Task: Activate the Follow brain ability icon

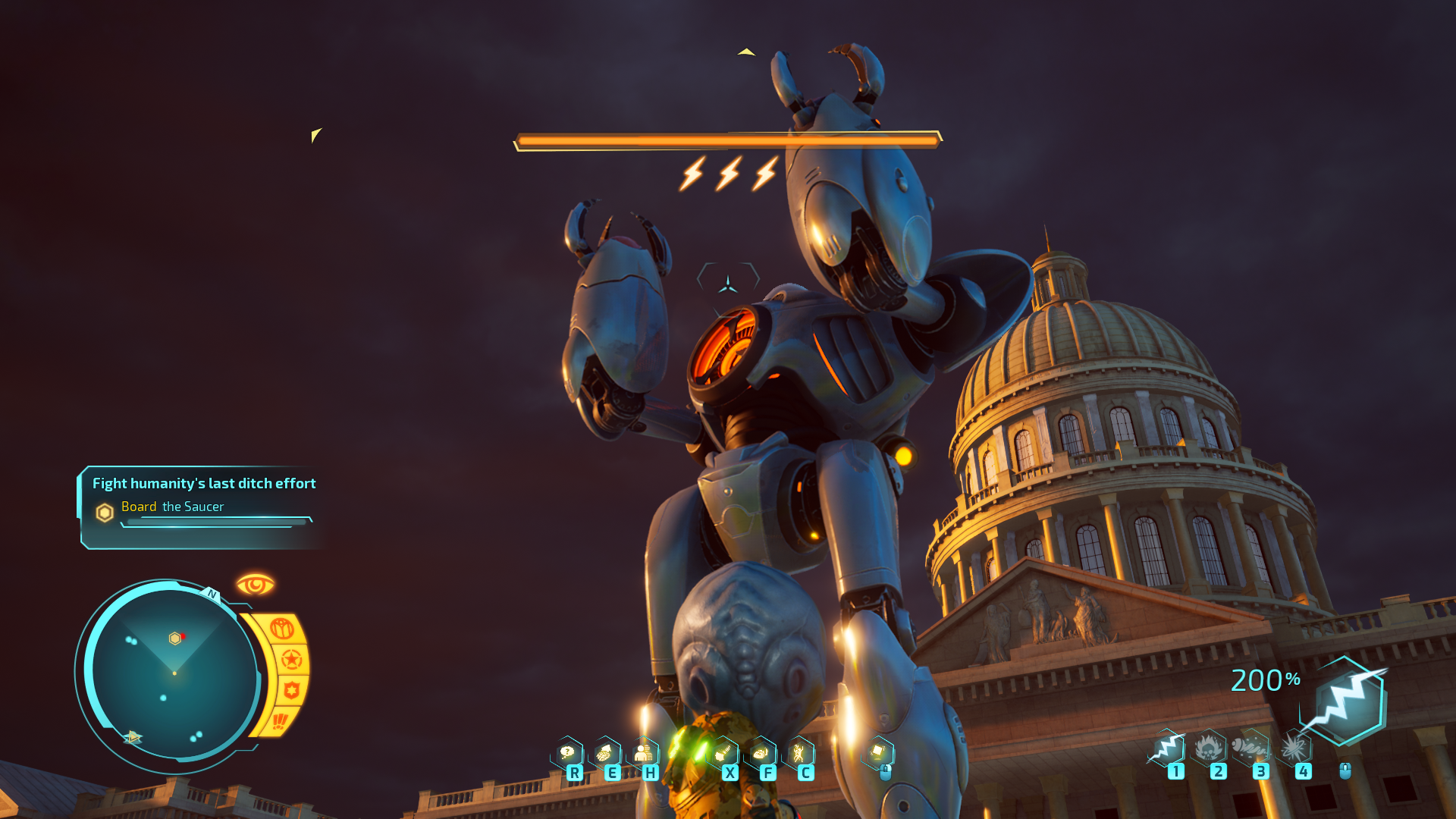Action: (761, 753)
